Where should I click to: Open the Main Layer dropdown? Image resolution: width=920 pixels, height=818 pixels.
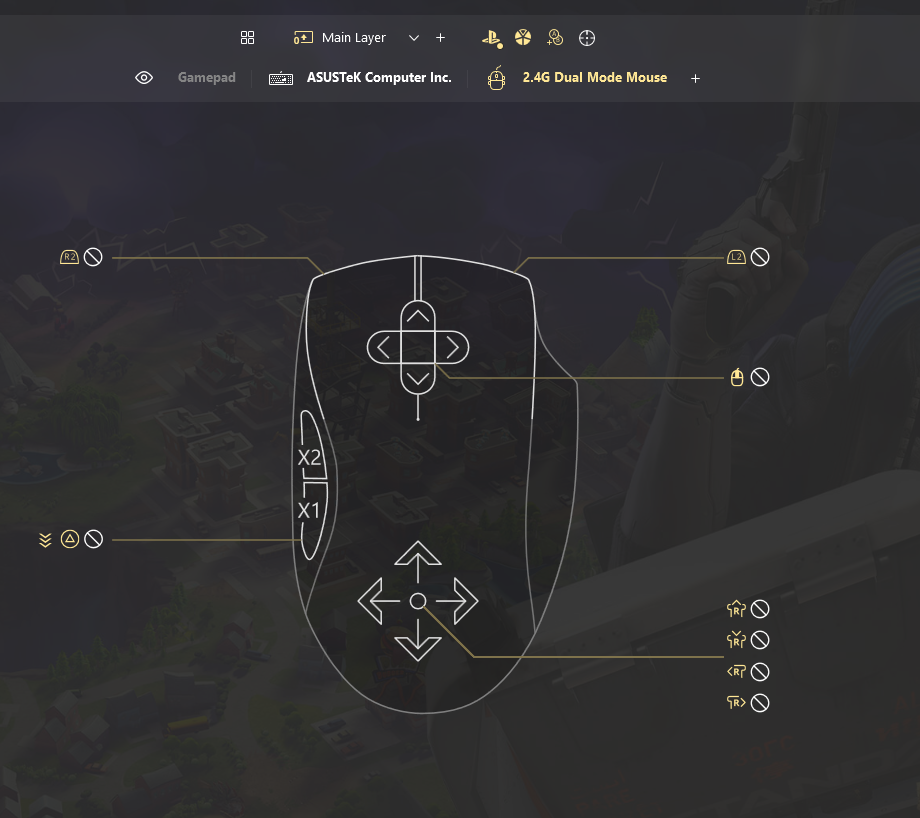coord(414,38)
